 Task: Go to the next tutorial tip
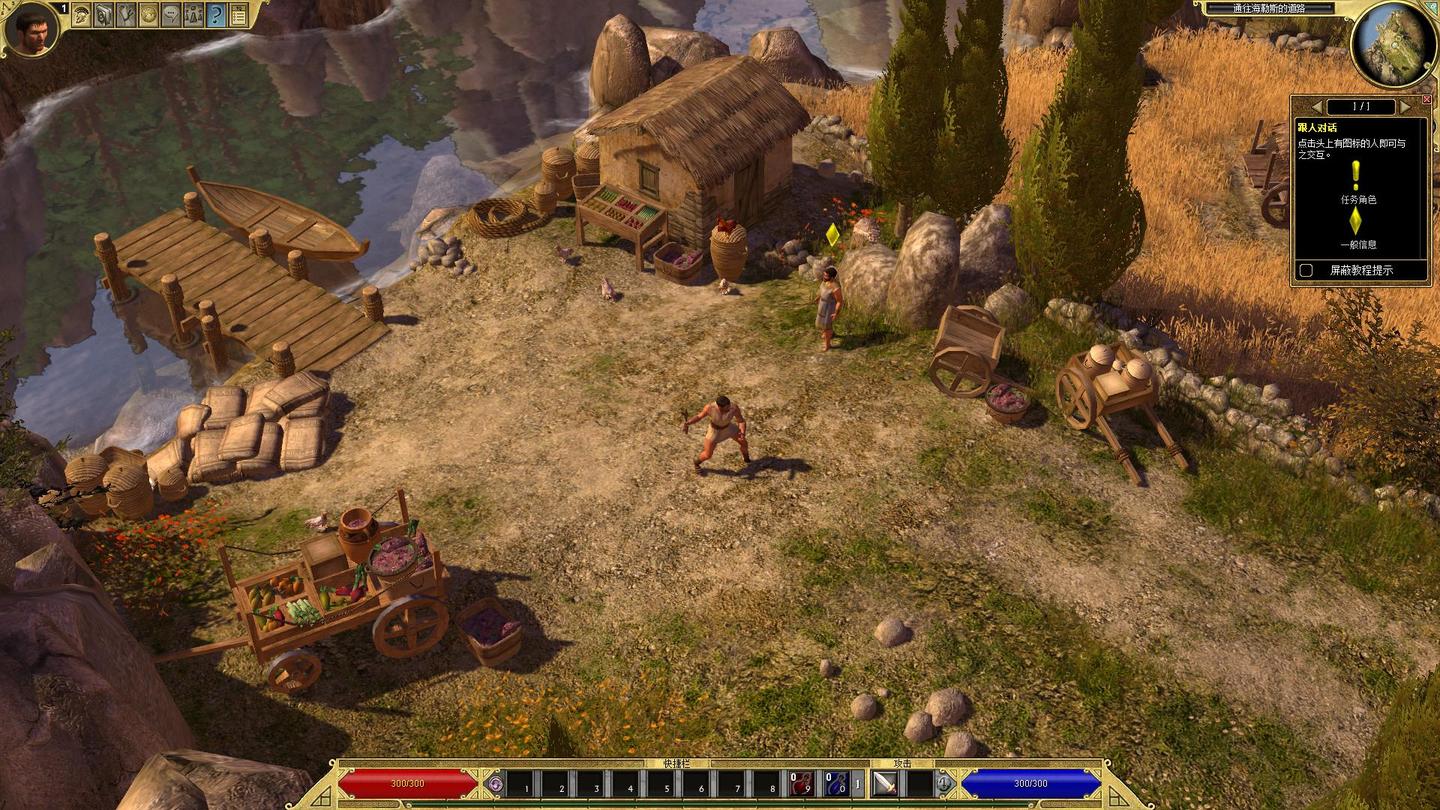(x=1403, y=106)
